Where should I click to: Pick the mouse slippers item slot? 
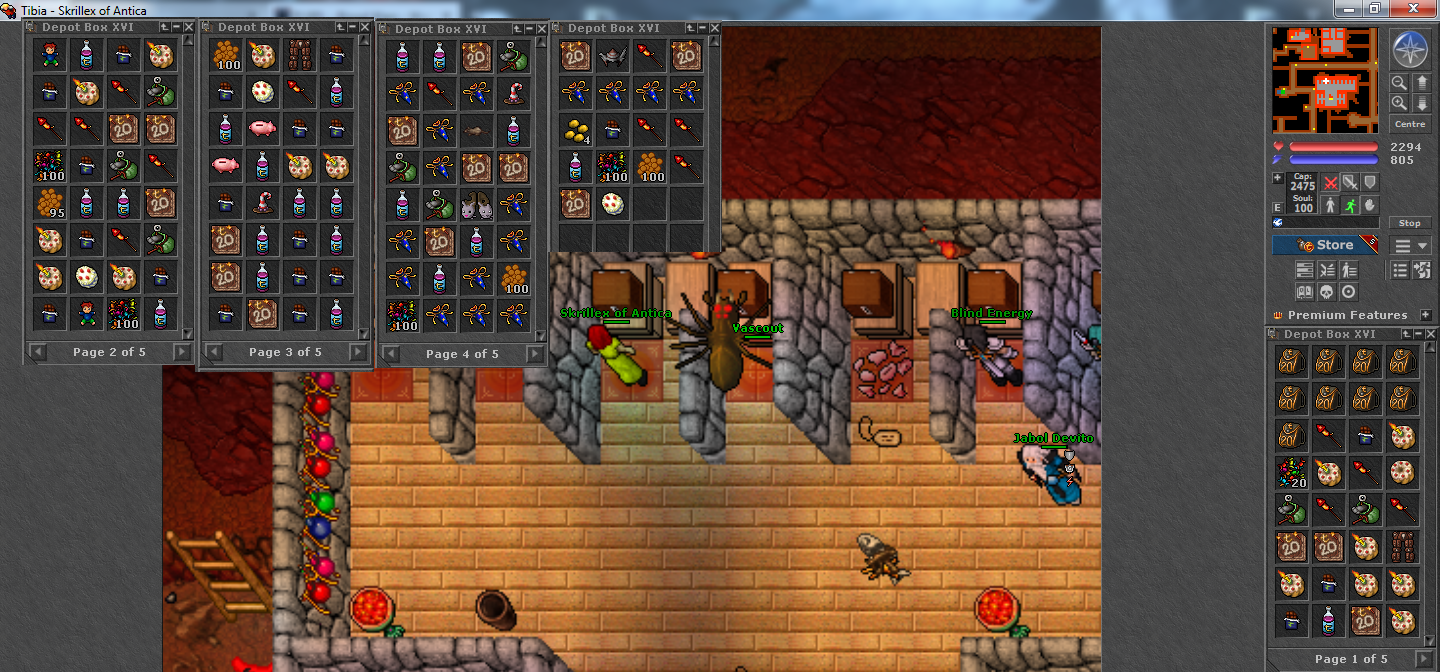(477, 205)
